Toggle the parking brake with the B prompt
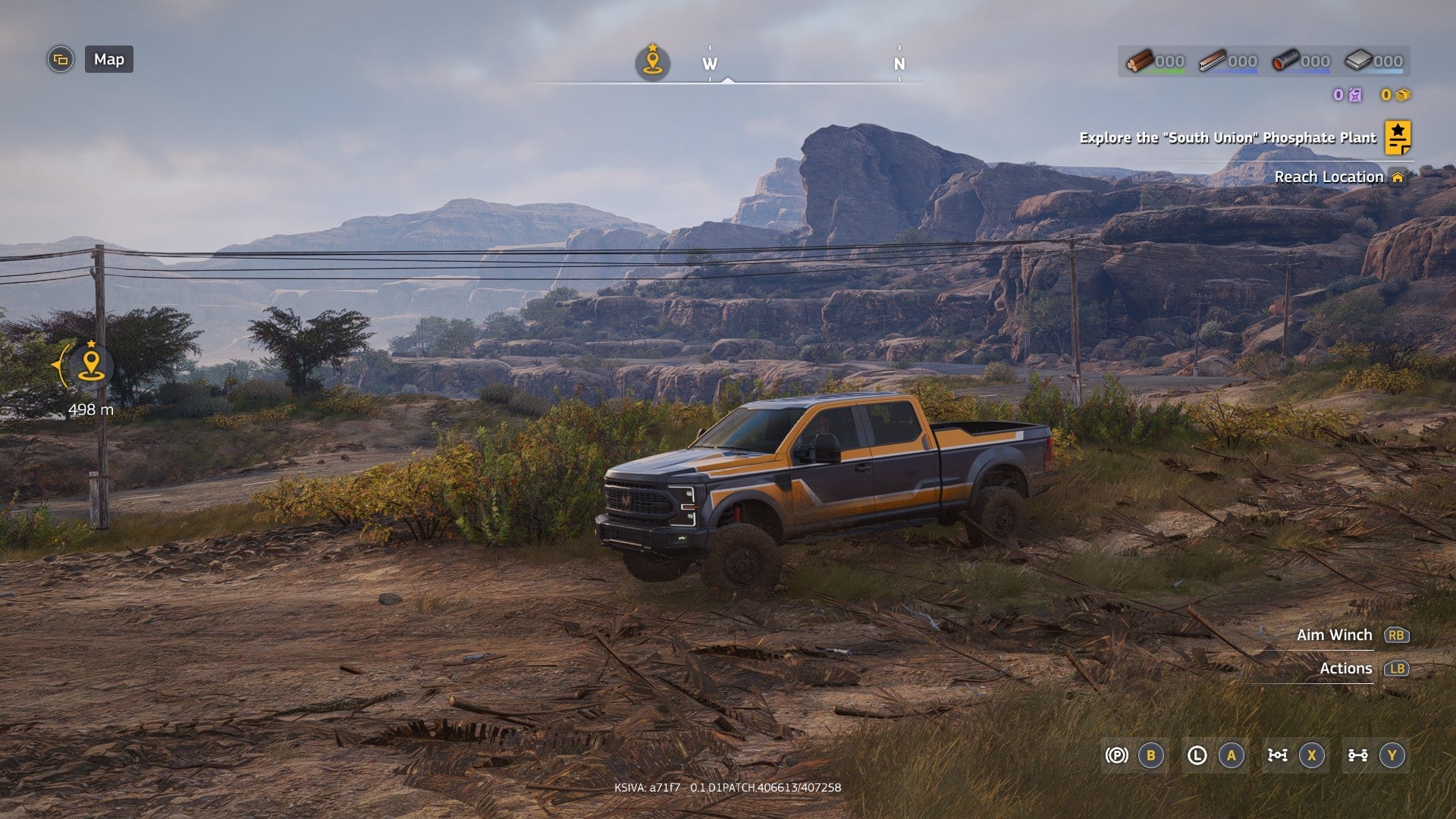 pos(1150,756)
